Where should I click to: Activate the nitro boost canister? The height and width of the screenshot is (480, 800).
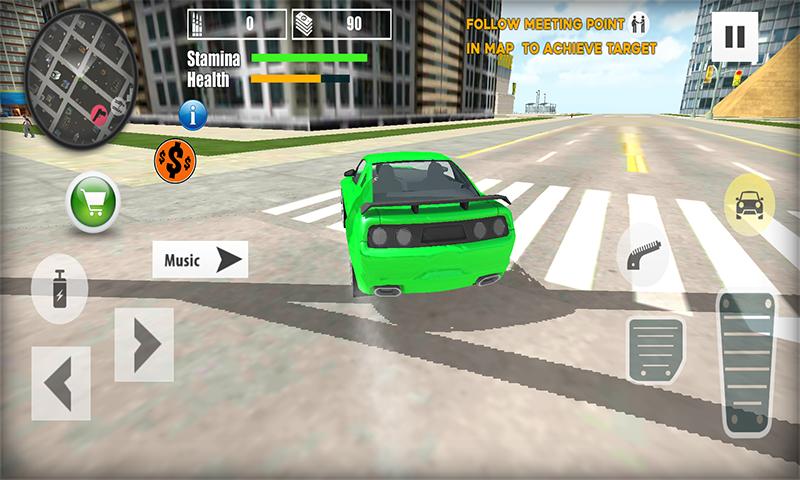coord(59,289)
